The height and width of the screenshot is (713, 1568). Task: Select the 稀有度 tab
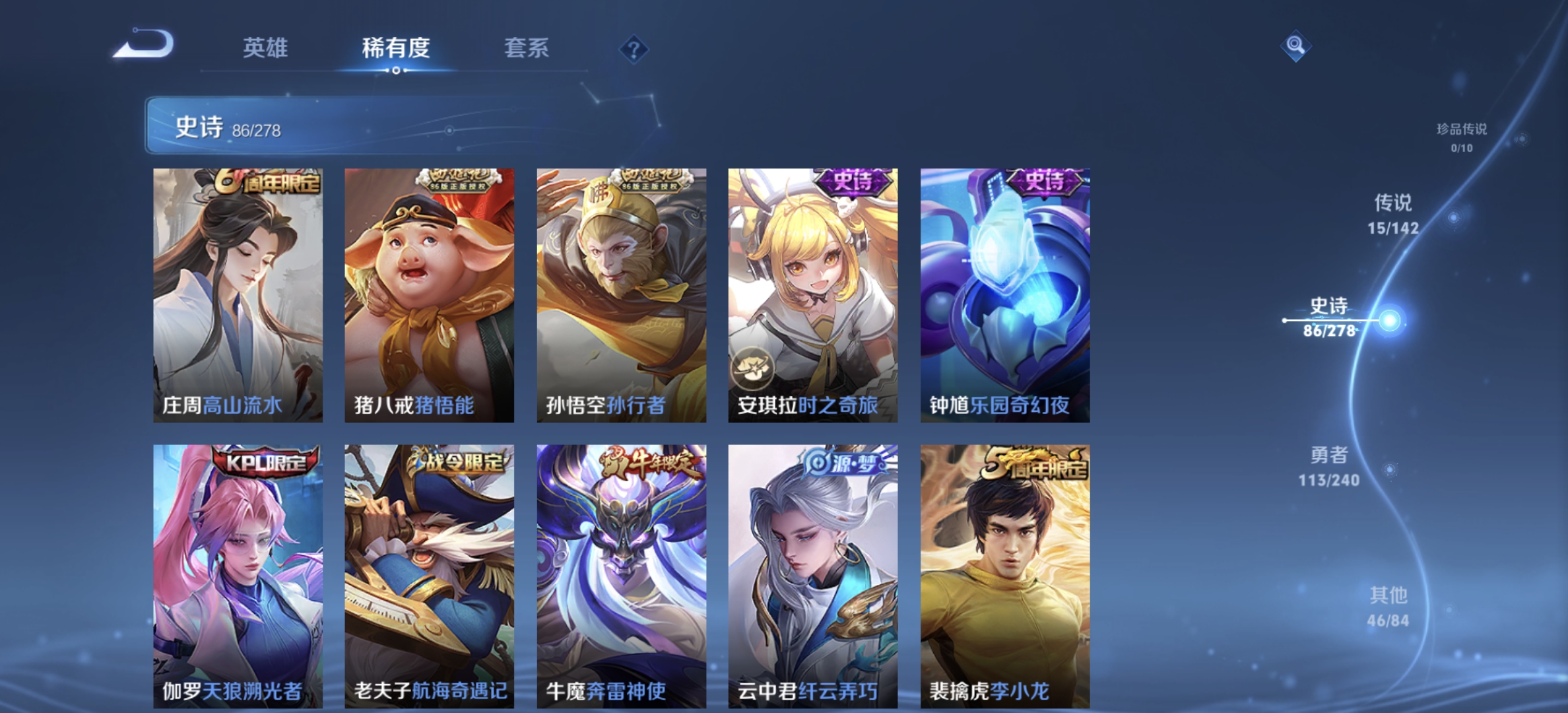[395, 49]
